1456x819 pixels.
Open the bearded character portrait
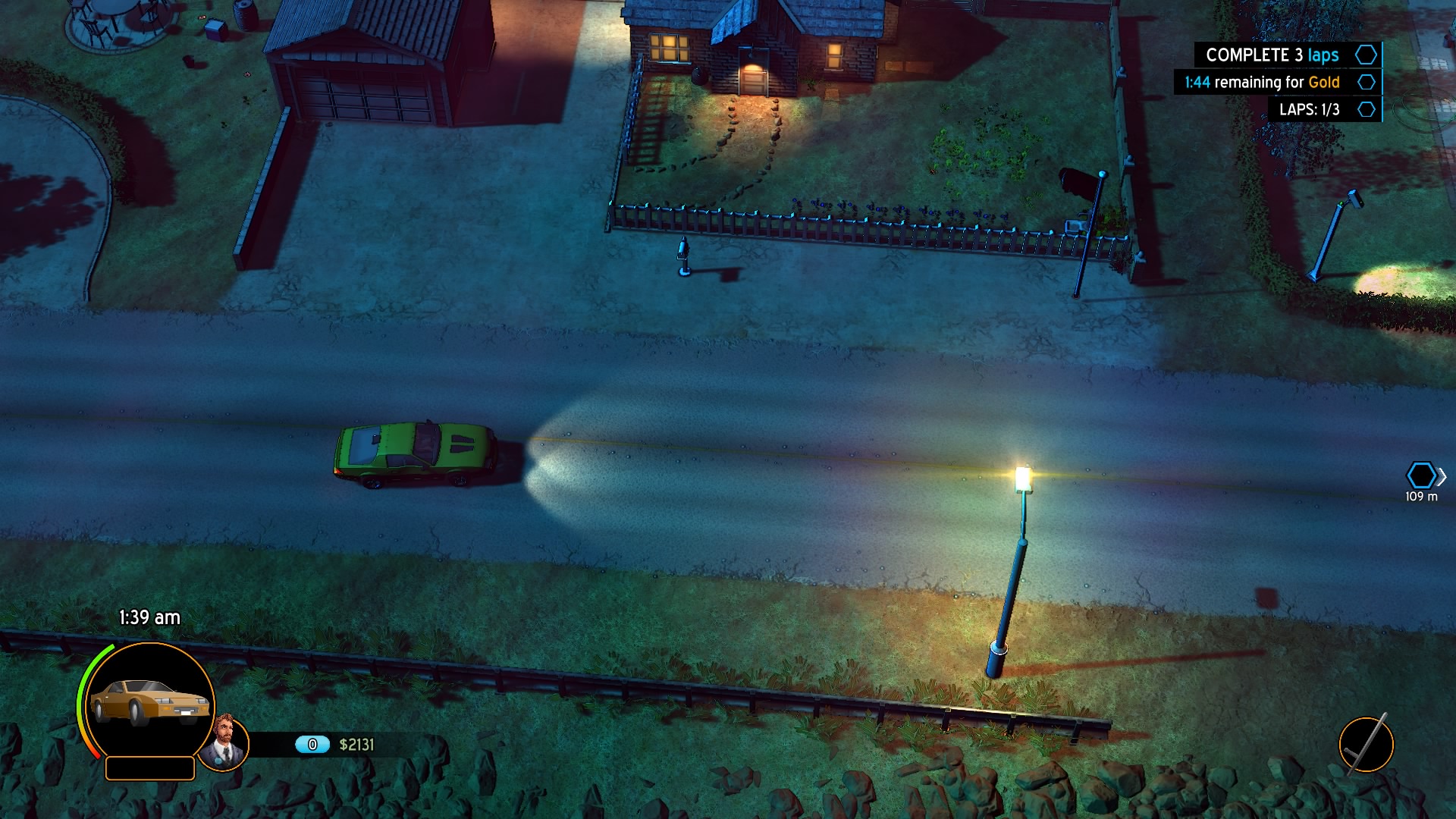coord(224,743)
